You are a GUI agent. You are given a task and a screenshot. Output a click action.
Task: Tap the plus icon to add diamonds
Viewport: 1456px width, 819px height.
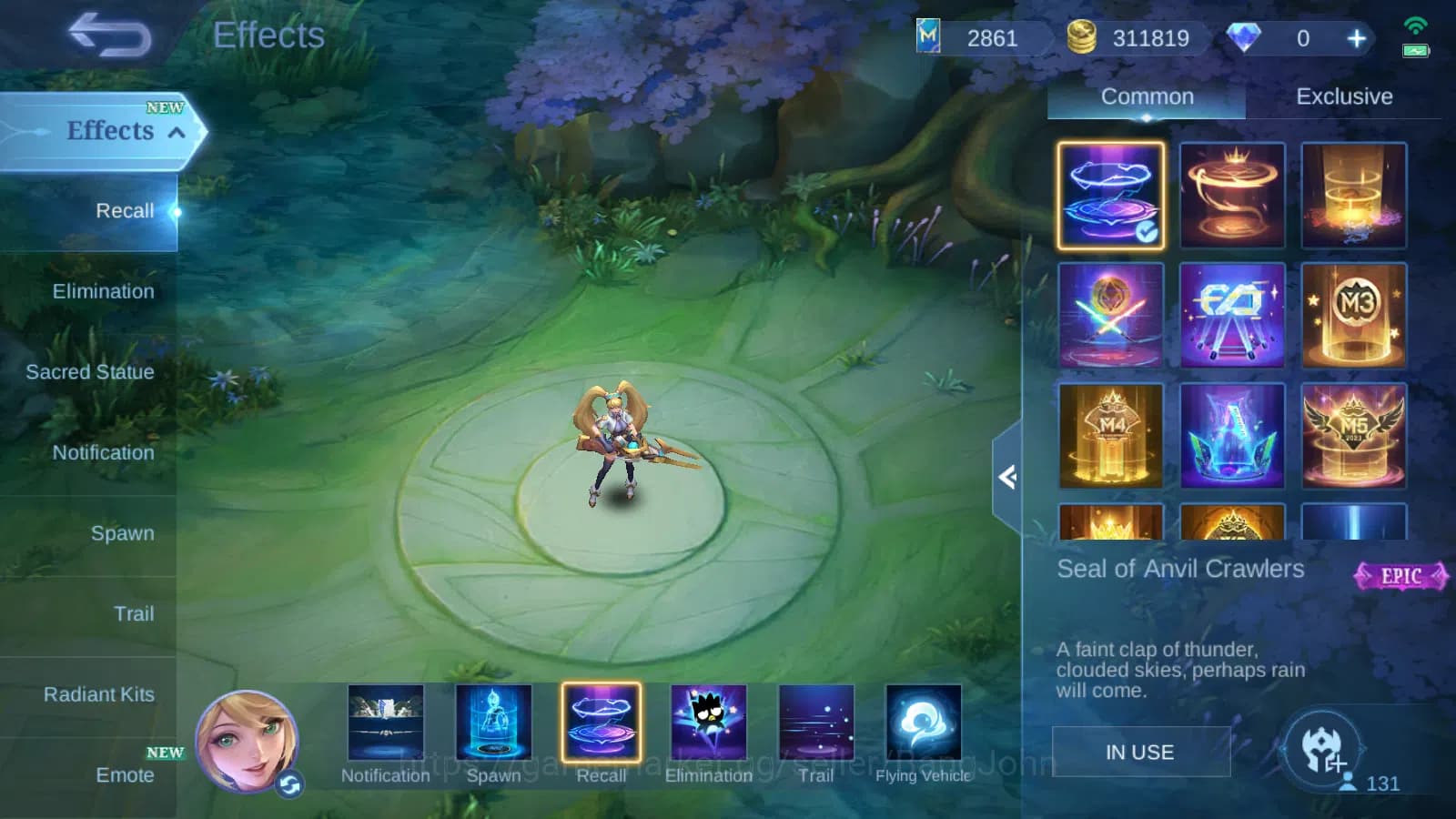pyautogui.click(x=1355, y=38)
